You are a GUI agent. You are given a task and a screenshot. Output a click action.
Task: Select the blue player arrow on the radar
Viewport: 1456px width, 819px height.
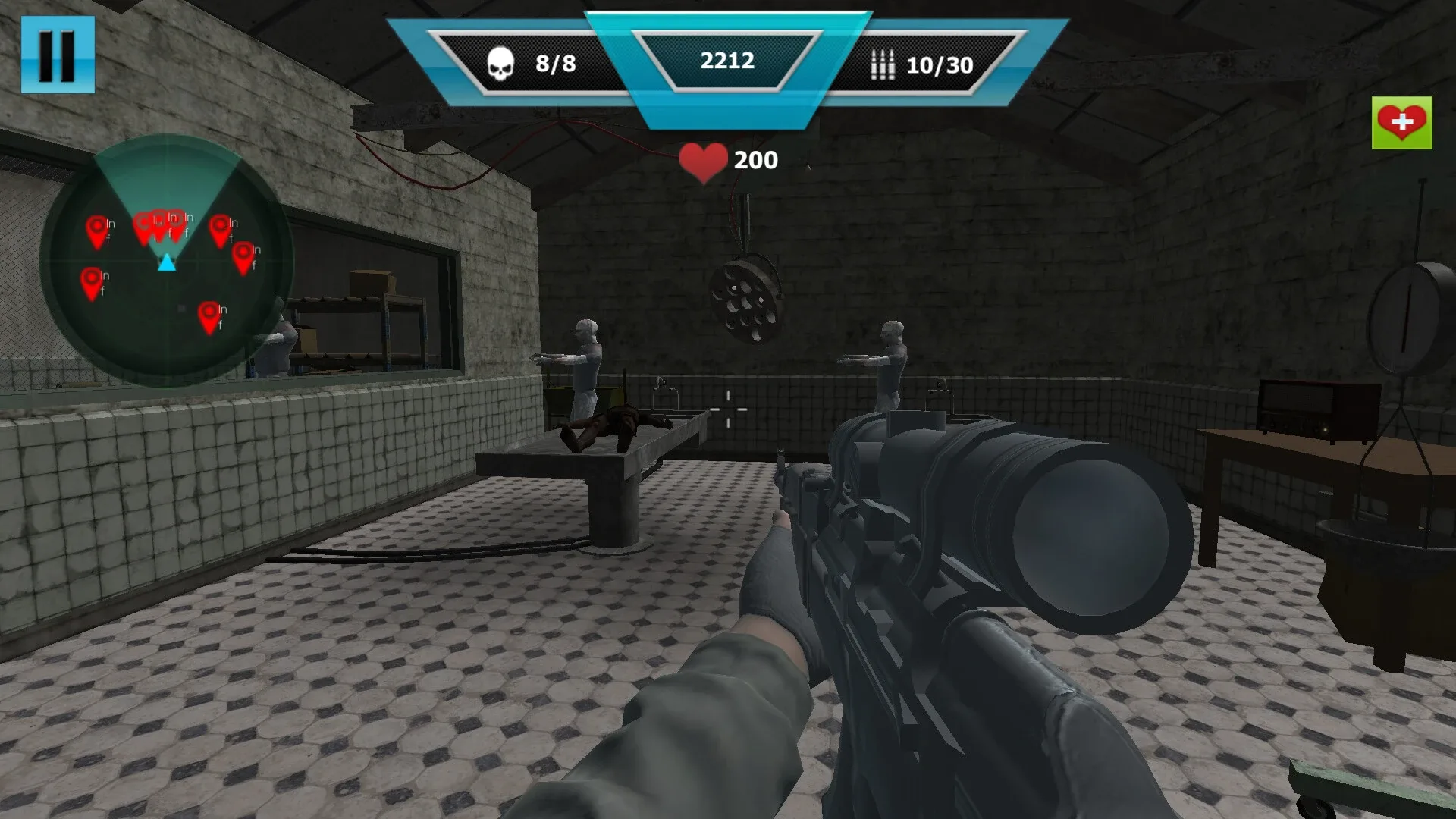pos(165,264)
